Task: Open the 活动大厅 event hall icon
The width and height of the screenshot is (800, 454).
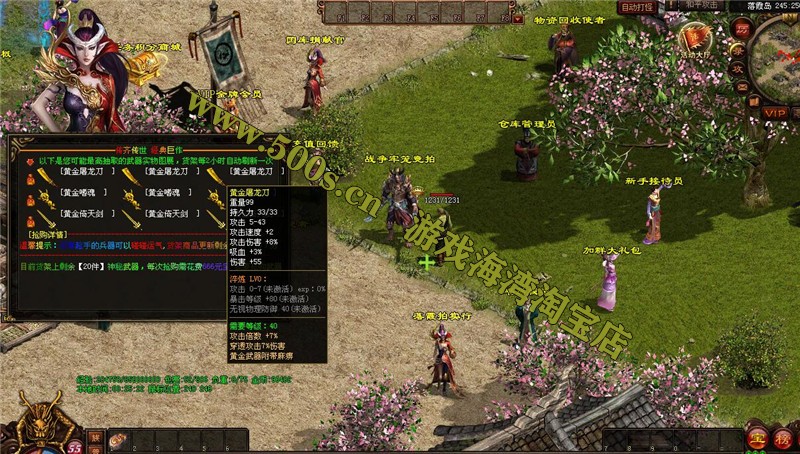Action: tap(695, 40)
